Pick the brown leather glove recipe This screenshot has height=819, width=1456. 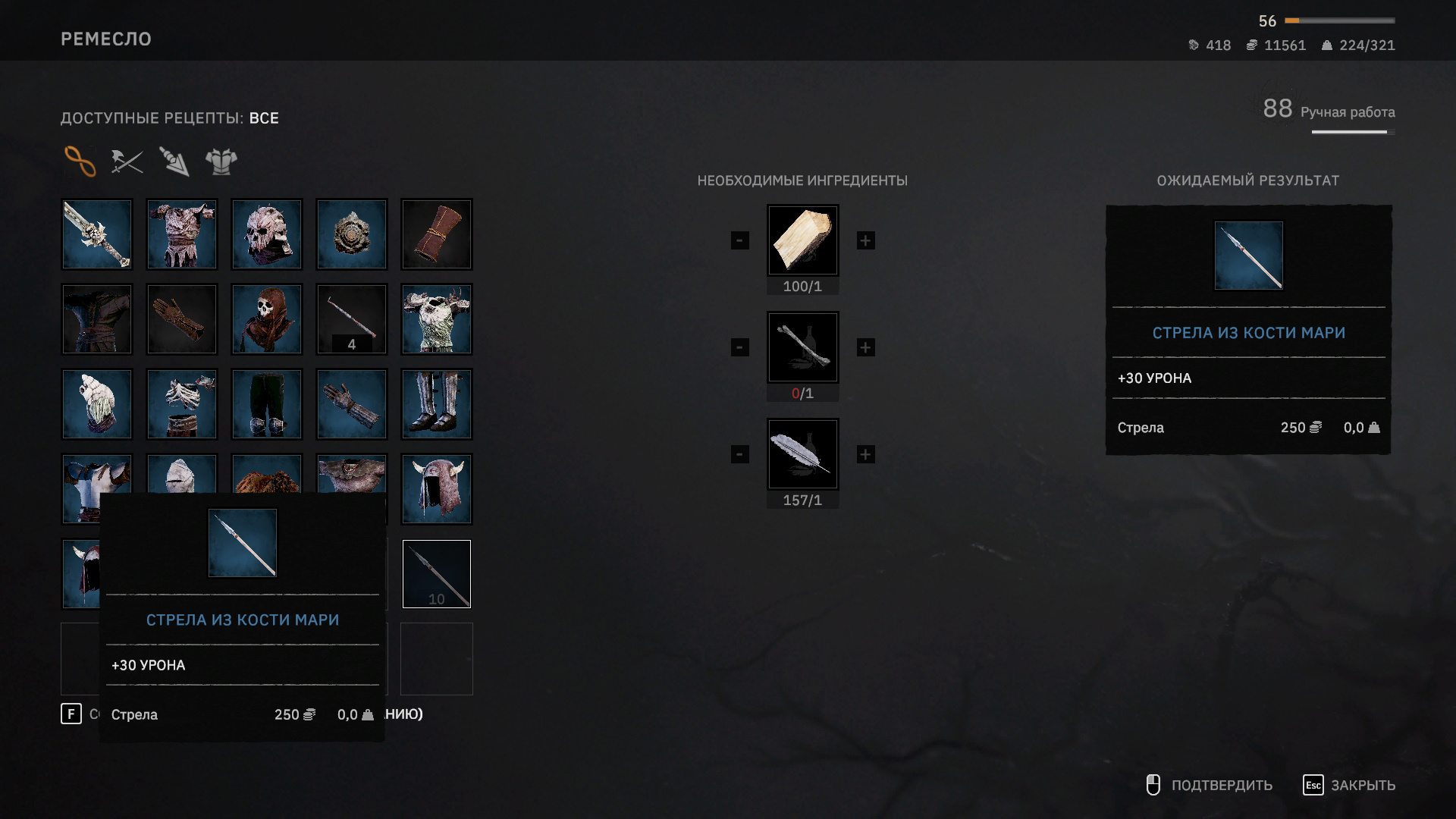[182, 319]
